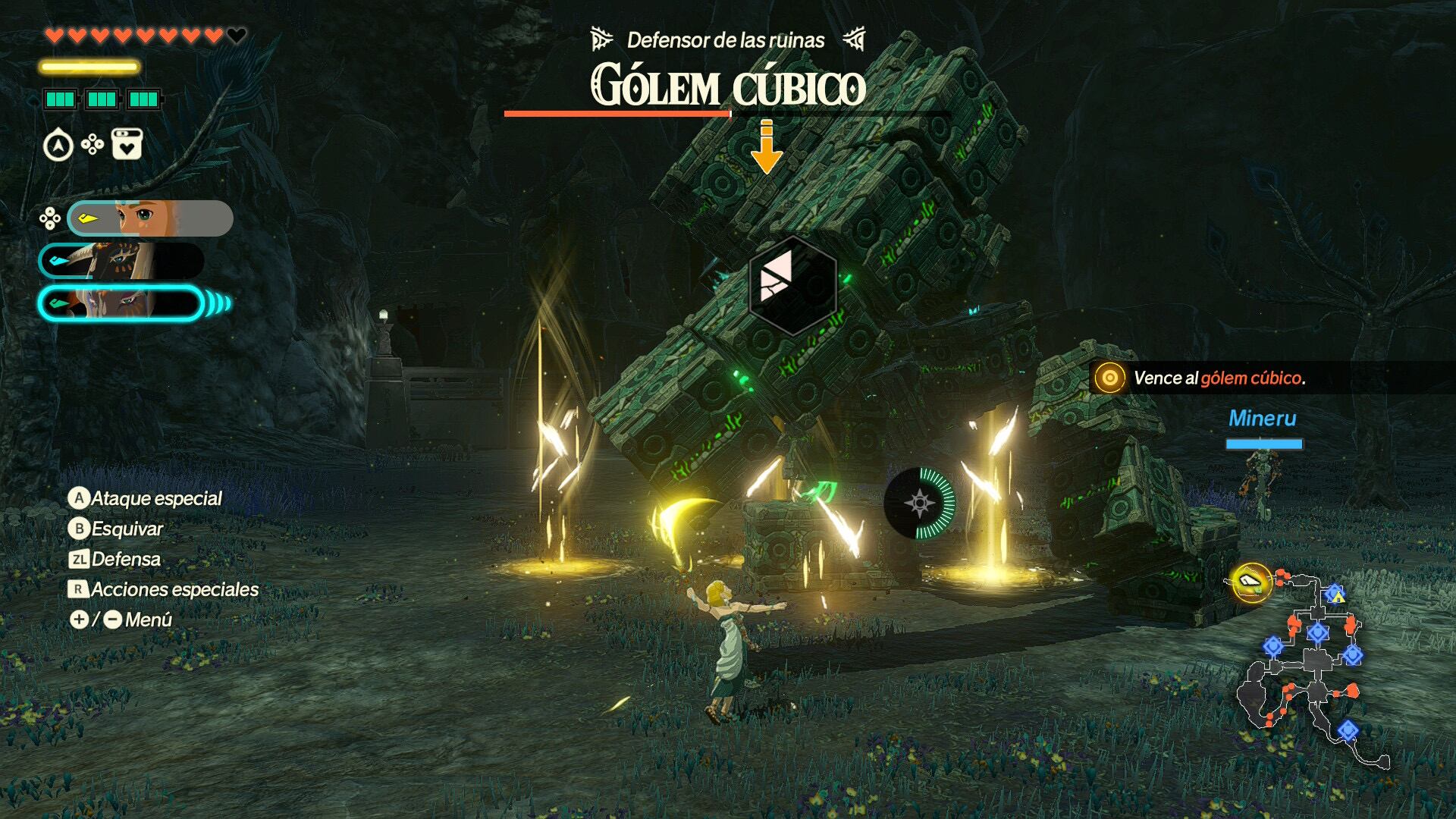Select the circular weak-point gauge
1456x819 pixels.
click(x=920, y=503)
